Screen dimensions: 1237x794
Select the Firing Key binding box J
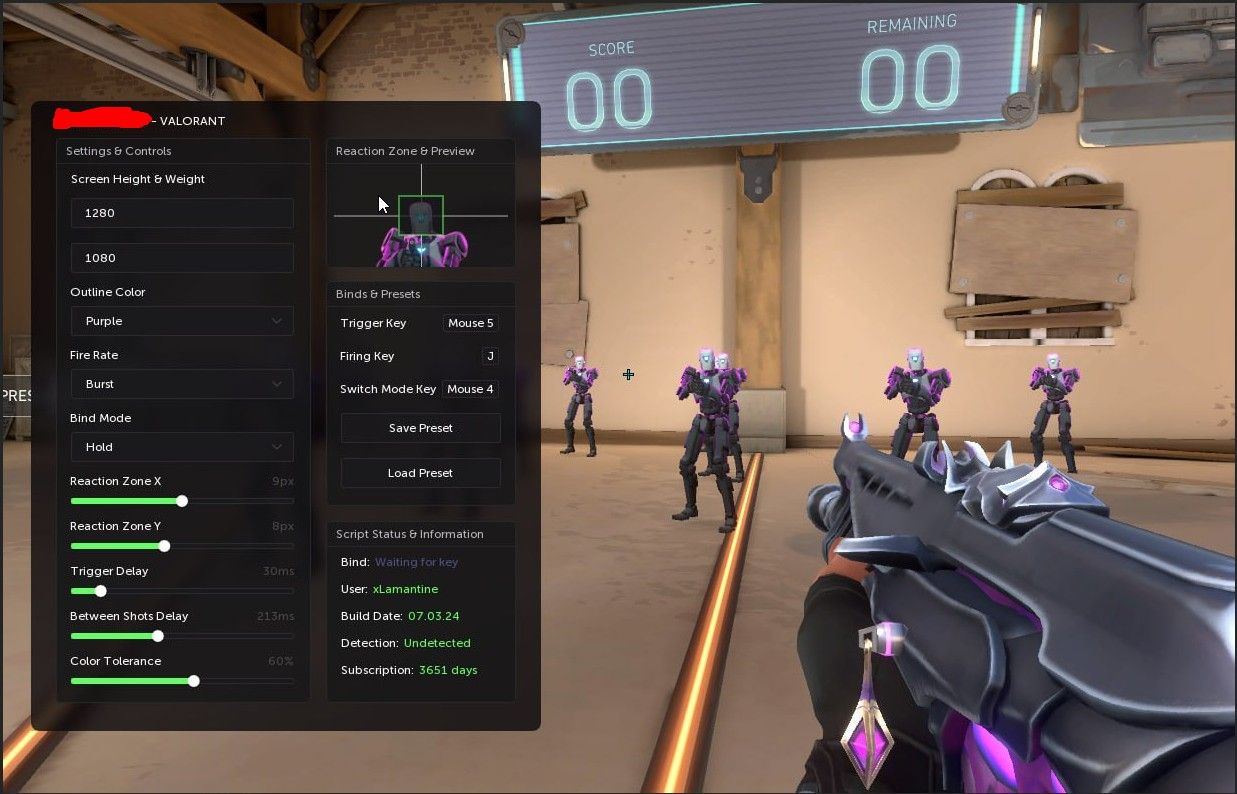coord(490,356)
